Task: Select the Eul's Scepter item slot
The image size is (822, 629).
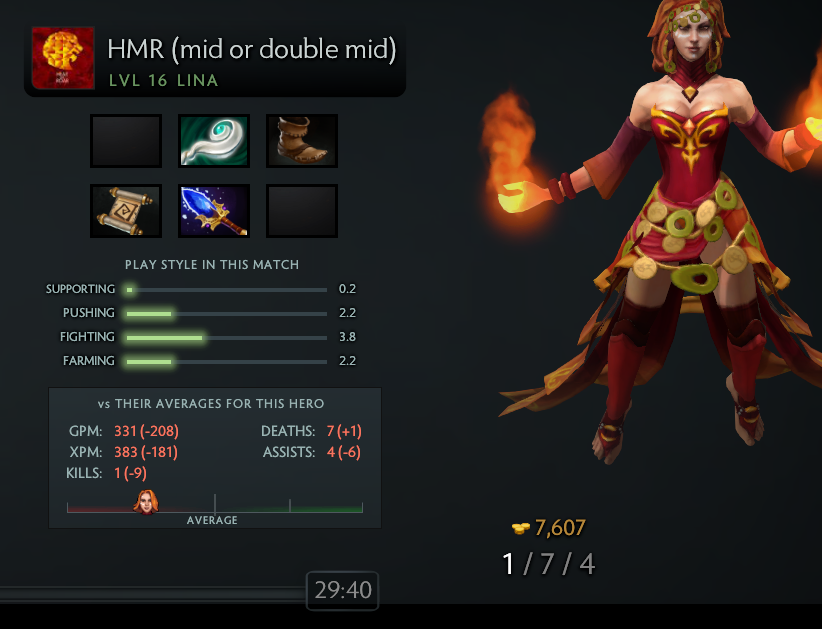Action: (214, 141)
